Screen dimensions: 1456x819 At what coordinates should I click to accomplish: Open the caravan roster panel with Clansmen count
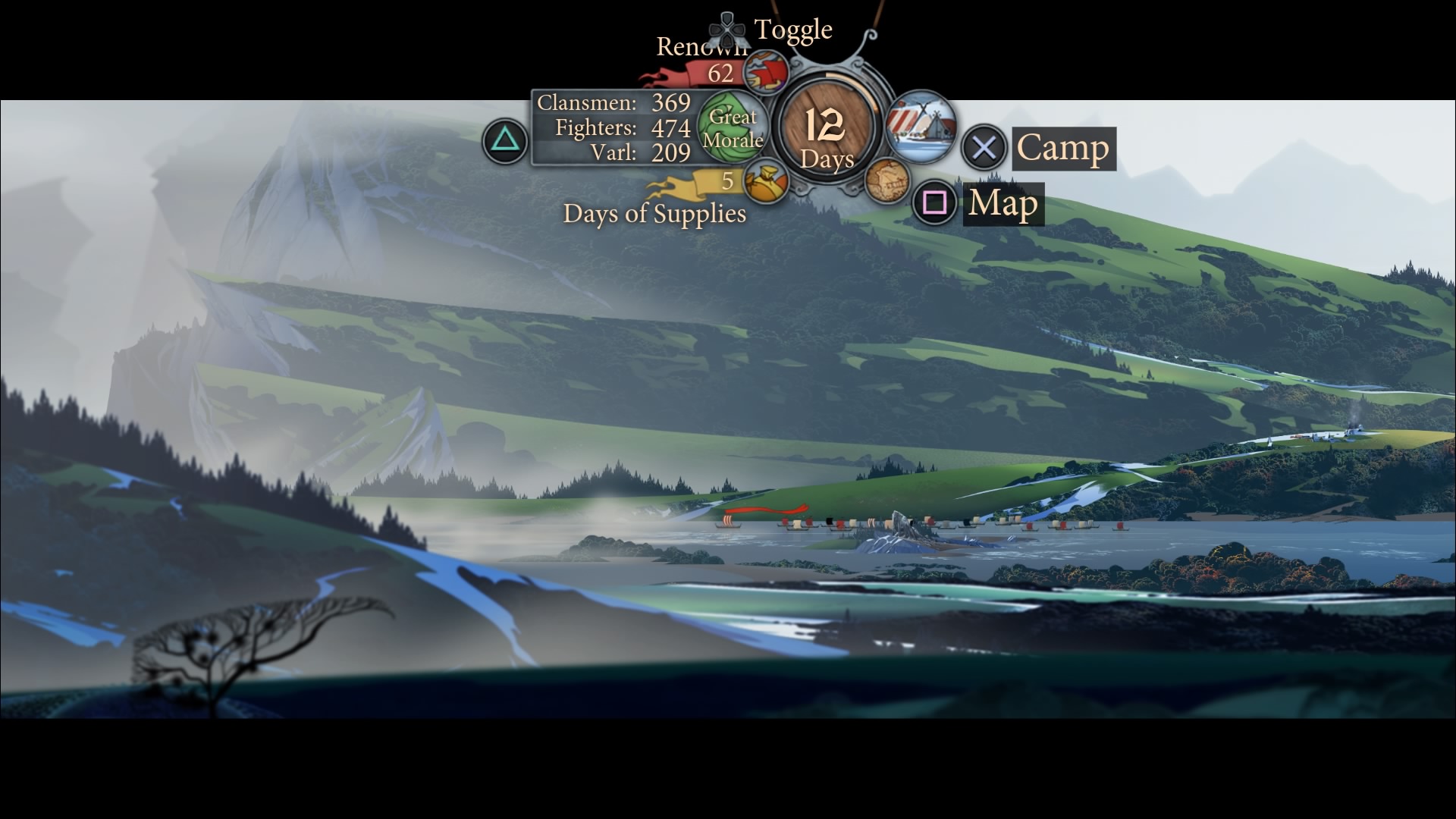(613, 127)
